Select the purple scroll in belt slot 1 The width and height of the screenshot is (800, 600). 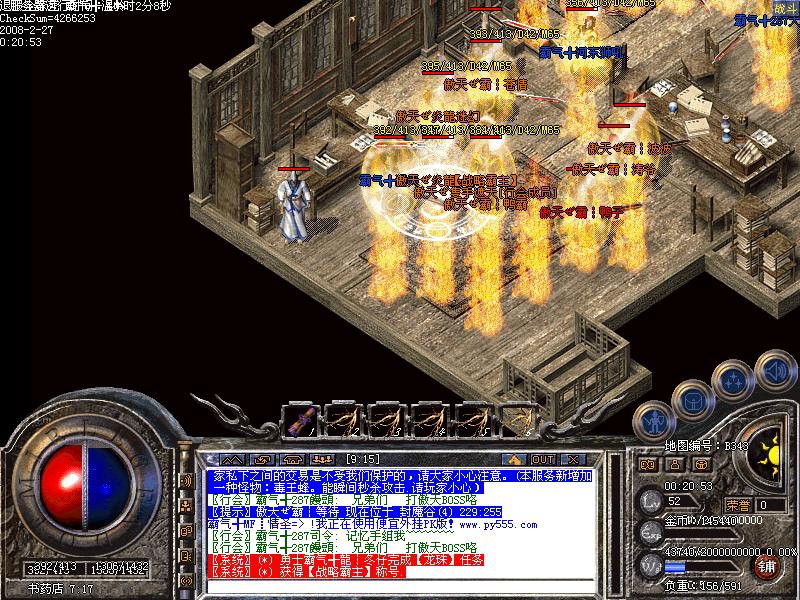[300, 418]
